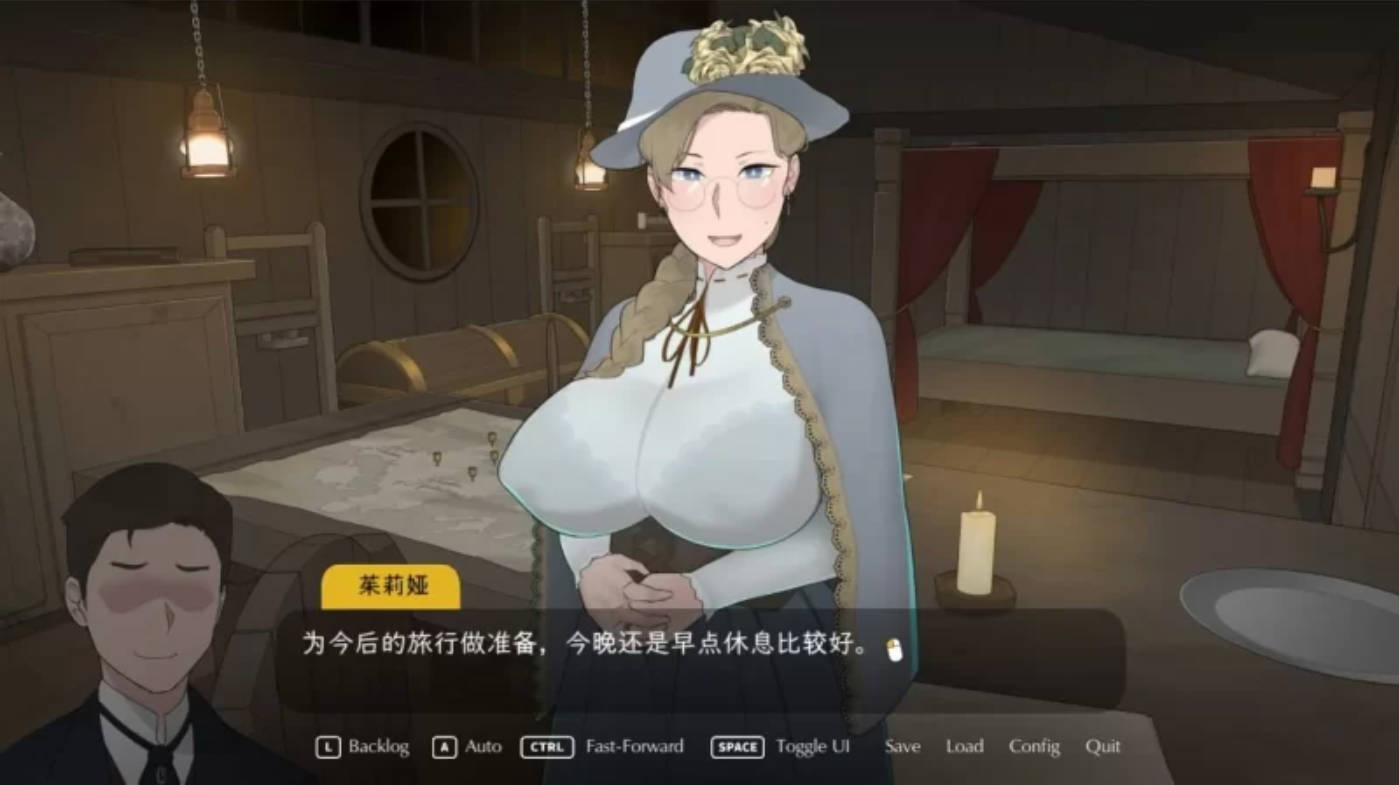Select Quit from the bottom bar

(1102, 746)
